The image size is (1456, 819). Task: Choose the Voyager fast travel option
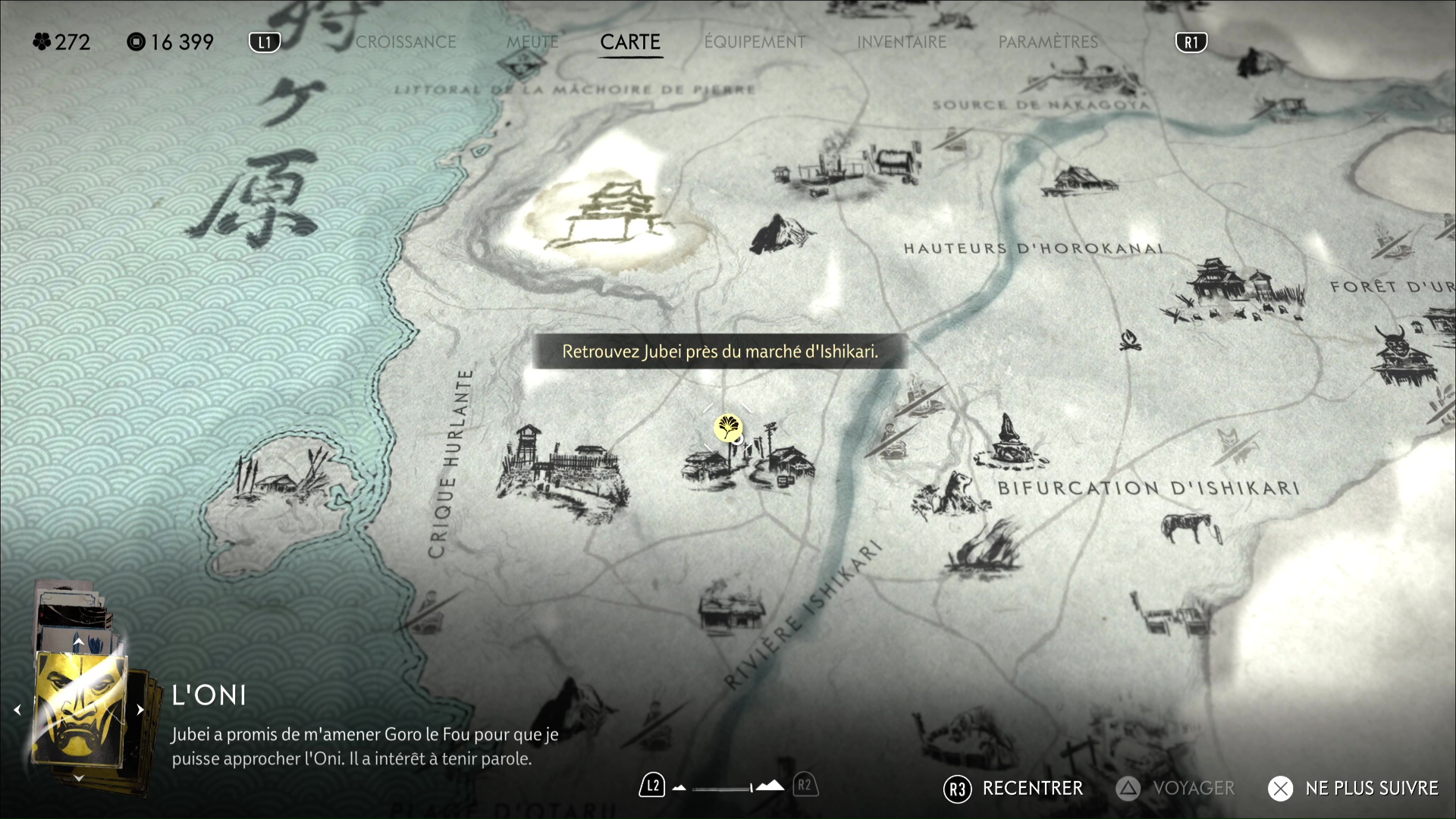tap(1175, 789)
